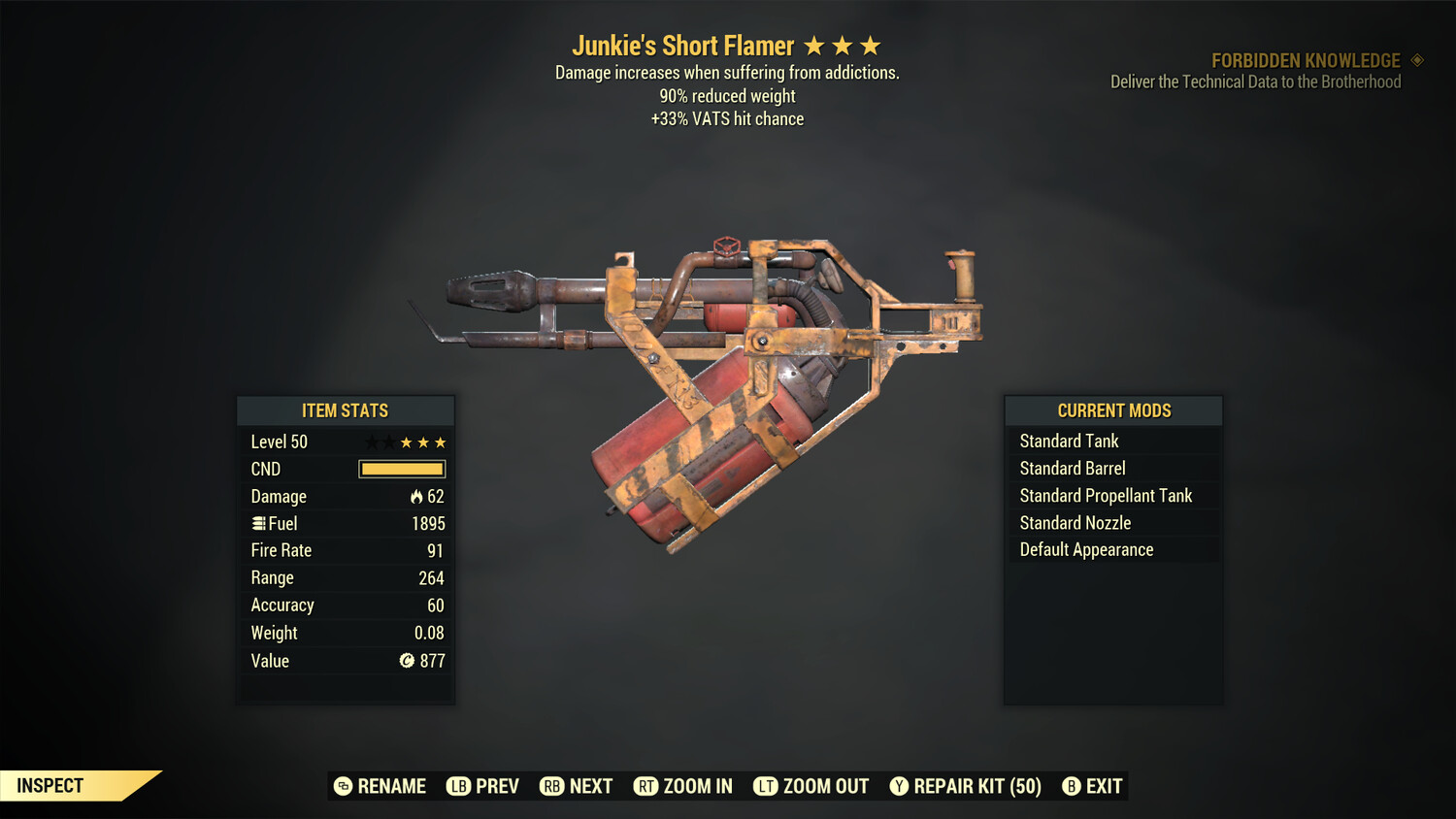Image resolution: width=1456 pixels, height=819 pixels.
Task: Click the fuel ammo icon beside Fuel stat
Action: click(258, 523)
